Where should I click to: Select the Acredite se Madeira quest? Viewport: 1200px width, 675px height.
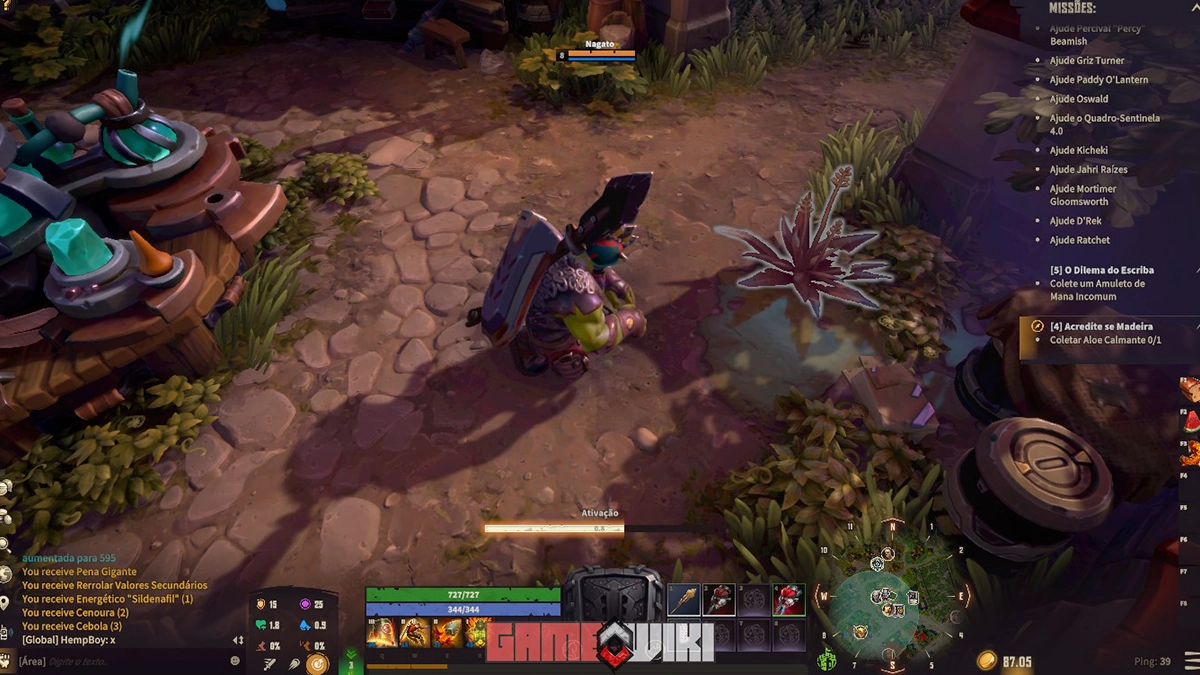[x=1100, y=326]
